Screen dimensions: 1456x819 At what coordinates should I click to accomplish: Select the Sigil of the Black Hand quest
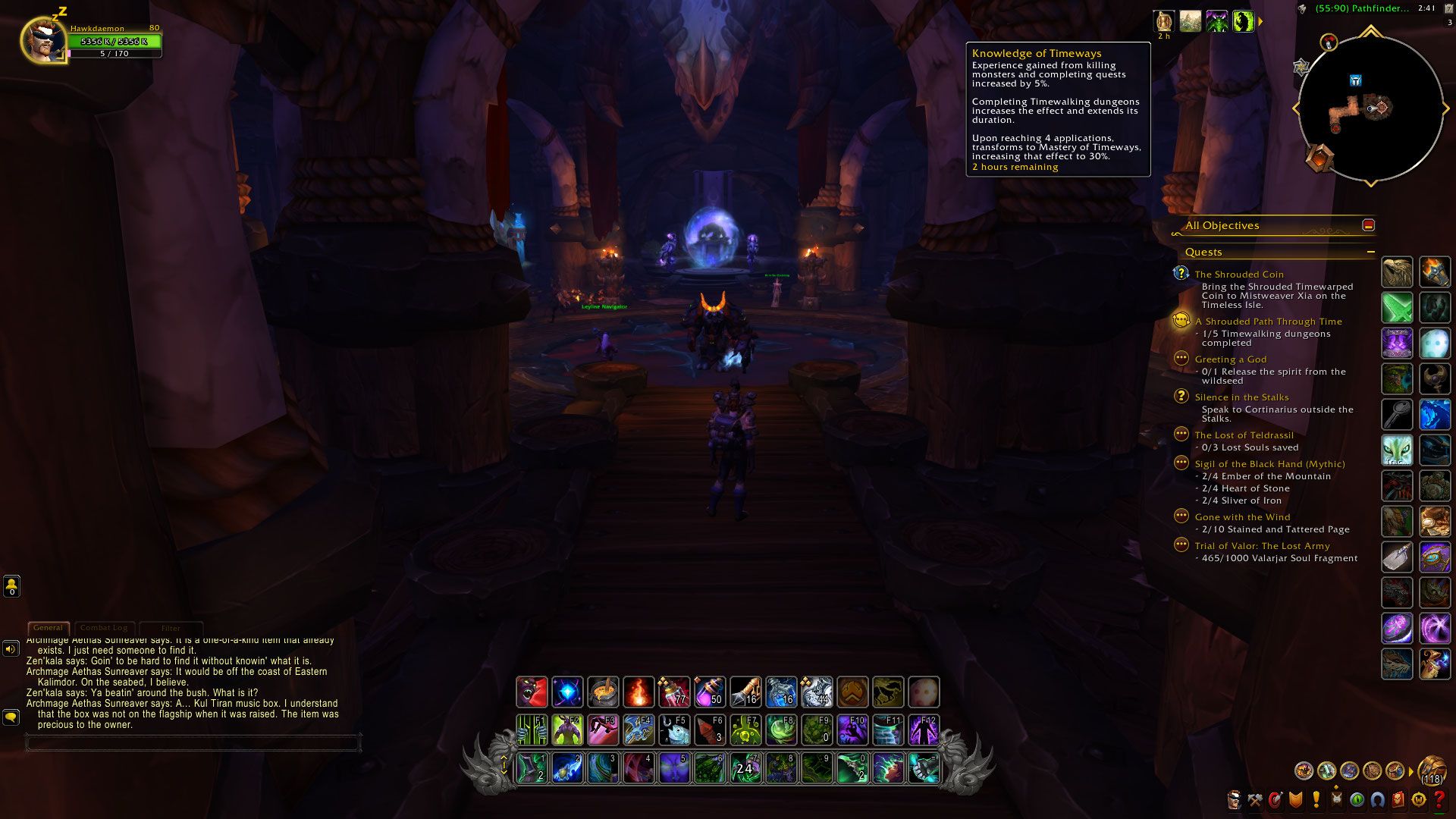pyautogui.click(x=1269, y=464)
